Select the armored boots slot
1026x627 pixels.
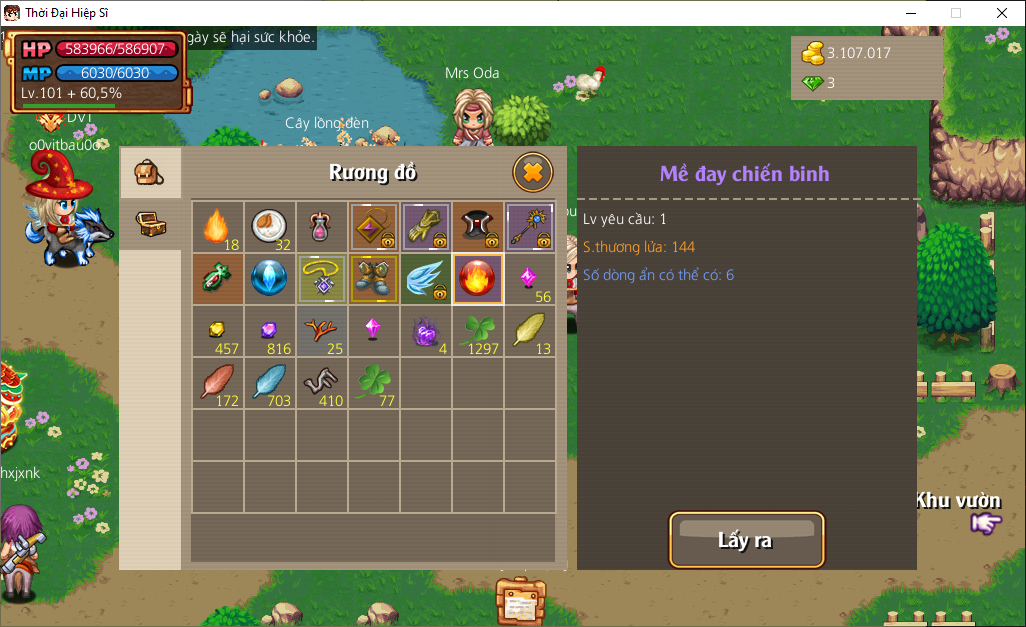(x=374, y=279)
